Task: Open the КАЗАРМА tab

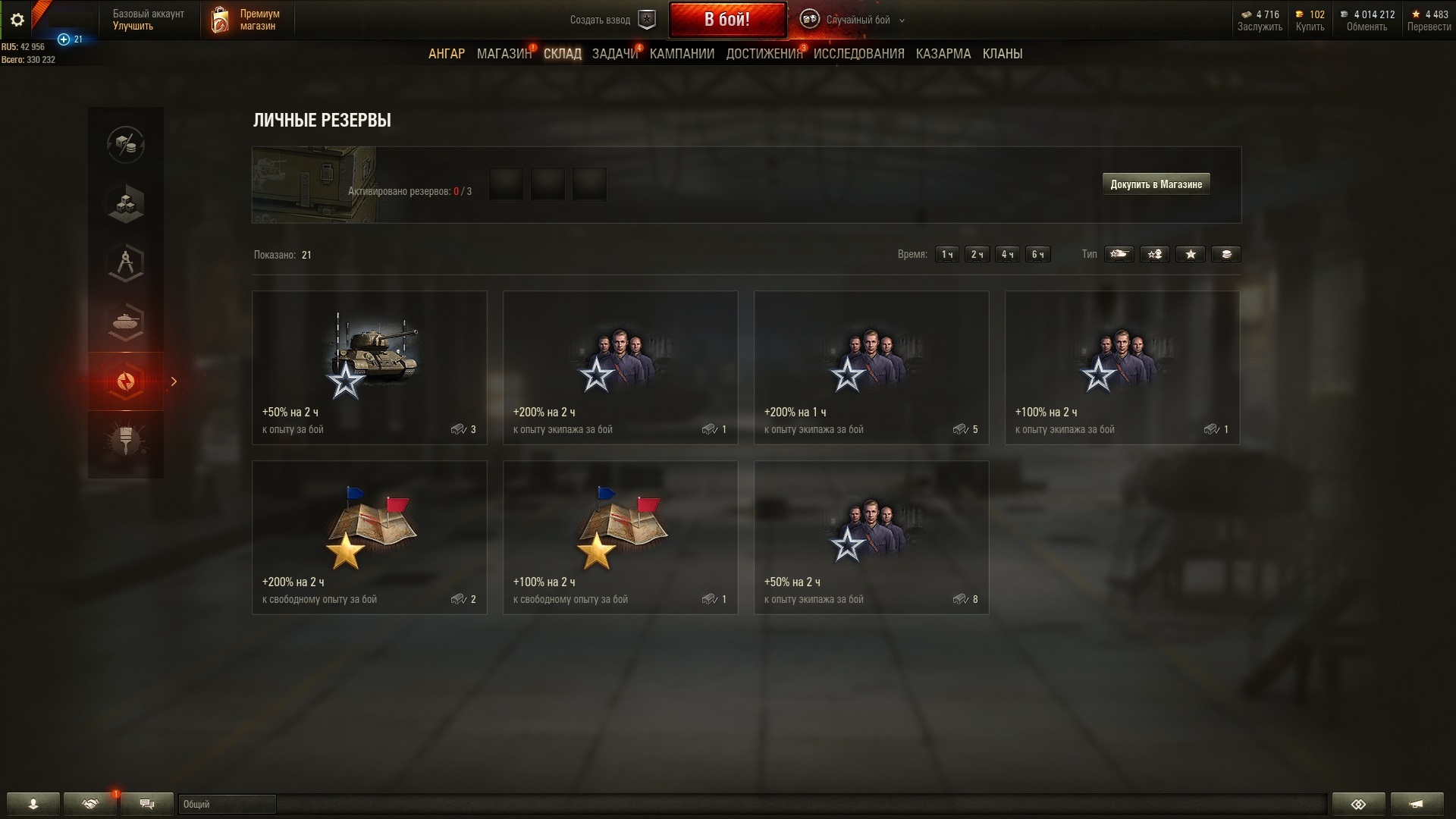Action: click(x=943, y=54)
